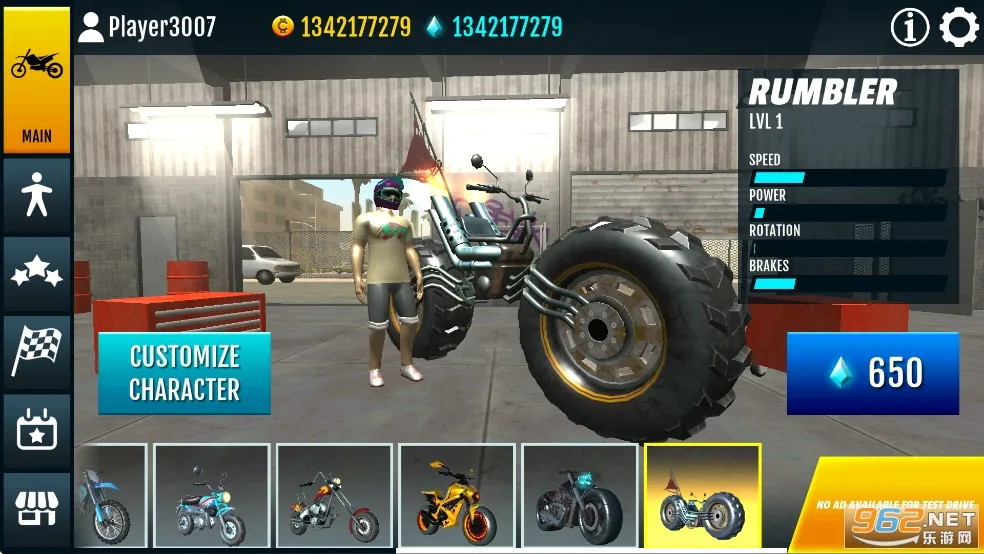Screen dimensions: 984x554
Task: Select the blue dirt bike thumbnail
Action: click(x=110, y=496)
